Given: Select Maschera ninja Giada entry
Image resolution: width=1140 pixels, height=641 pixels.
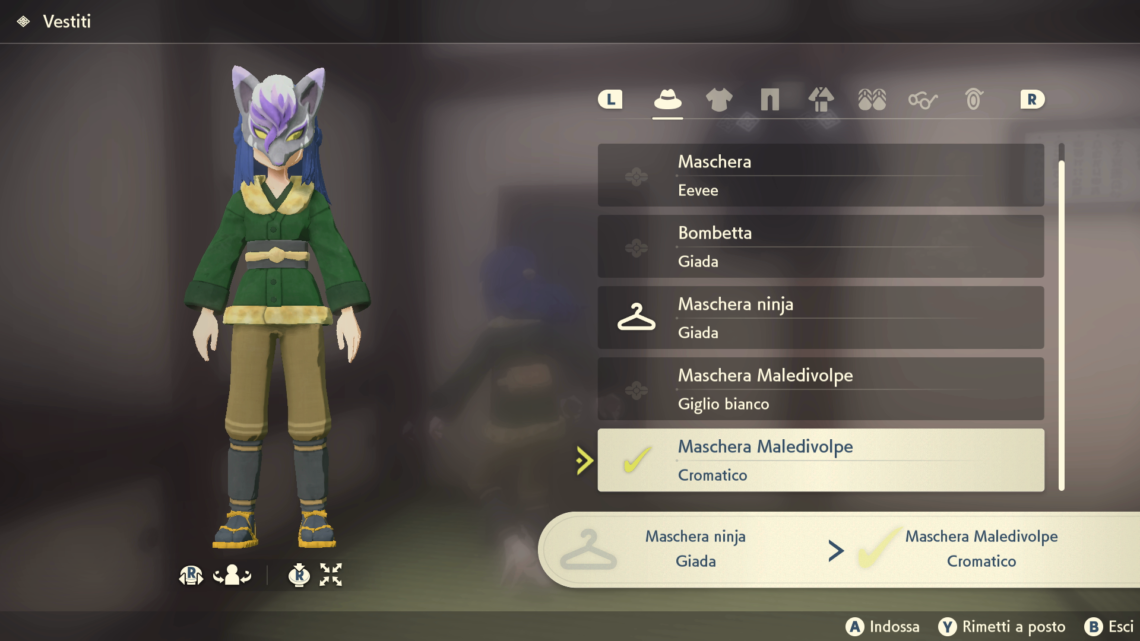Looking at the screenshot, I should [820, 318].
